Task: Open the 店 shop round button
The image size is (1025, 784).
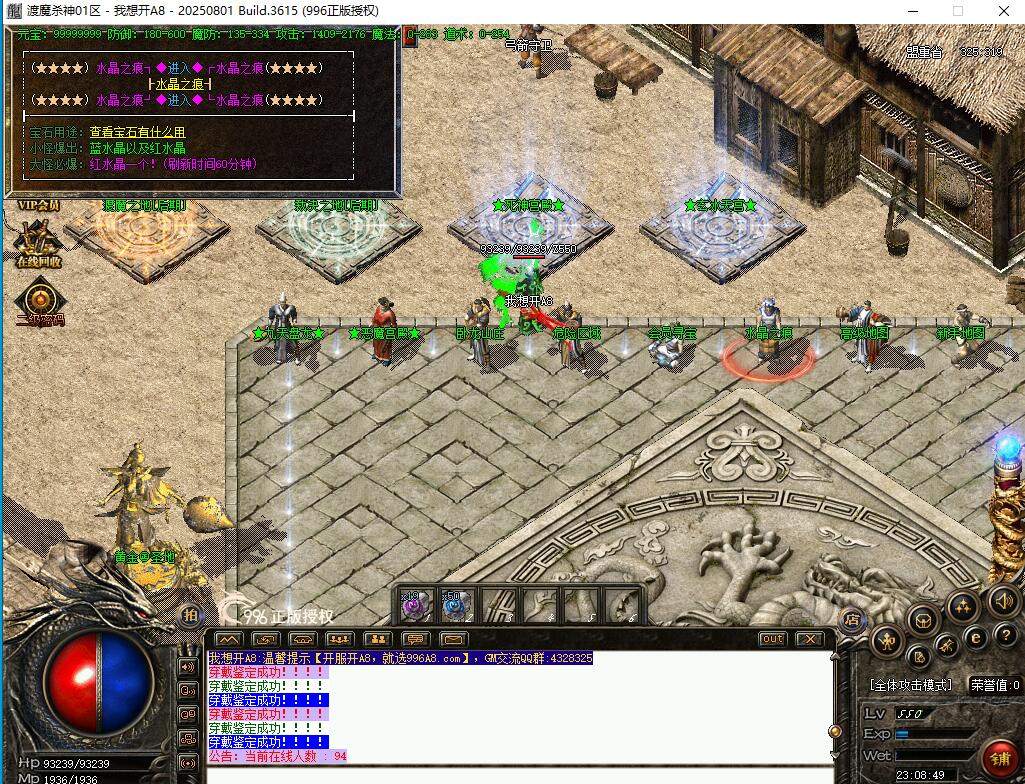Action: [853, 620]
